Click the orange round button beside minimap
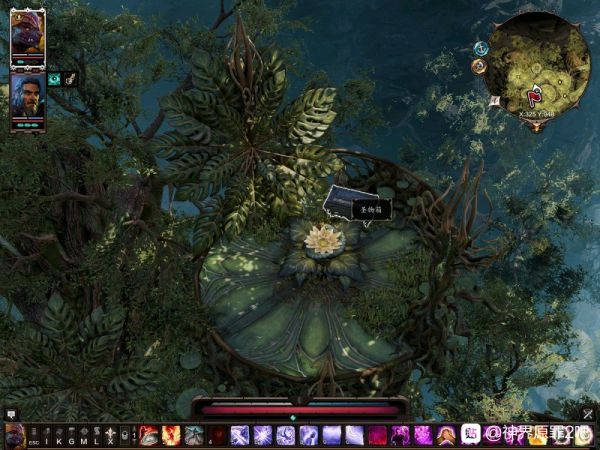Viewport: 600px width, 450px height. pyautogui.click(x=479, y=67)
